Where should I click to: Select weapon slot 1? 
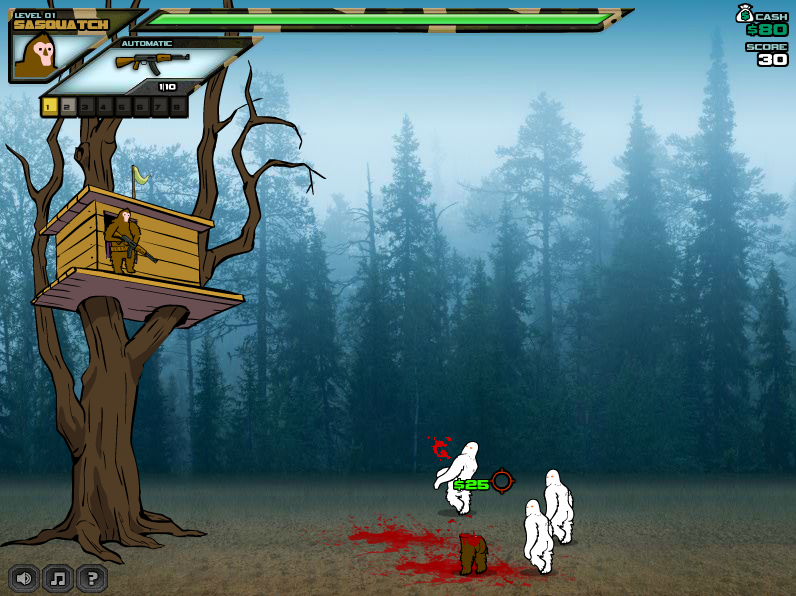pyautogui.click(x=50, y=106)
